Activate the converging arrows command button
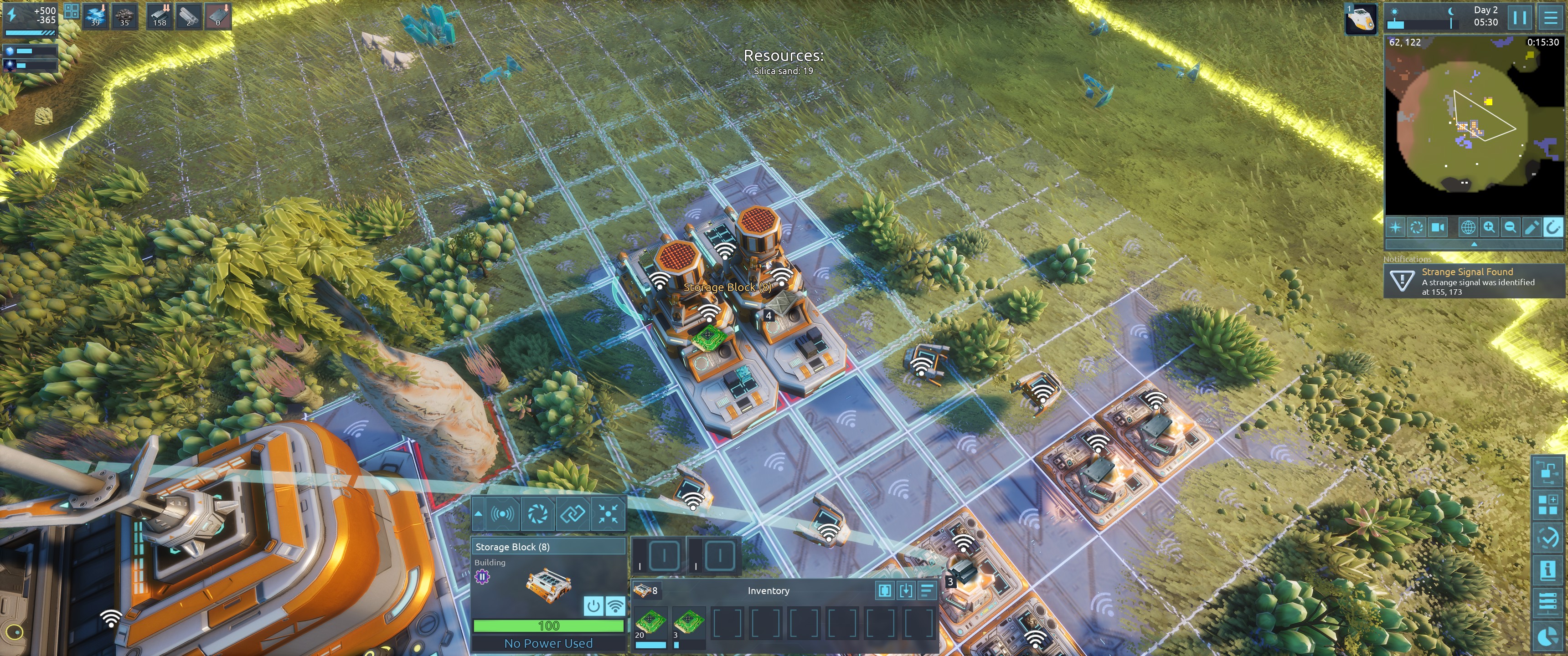Viewport: 1568px width, 656px height. tap(608, 514)
